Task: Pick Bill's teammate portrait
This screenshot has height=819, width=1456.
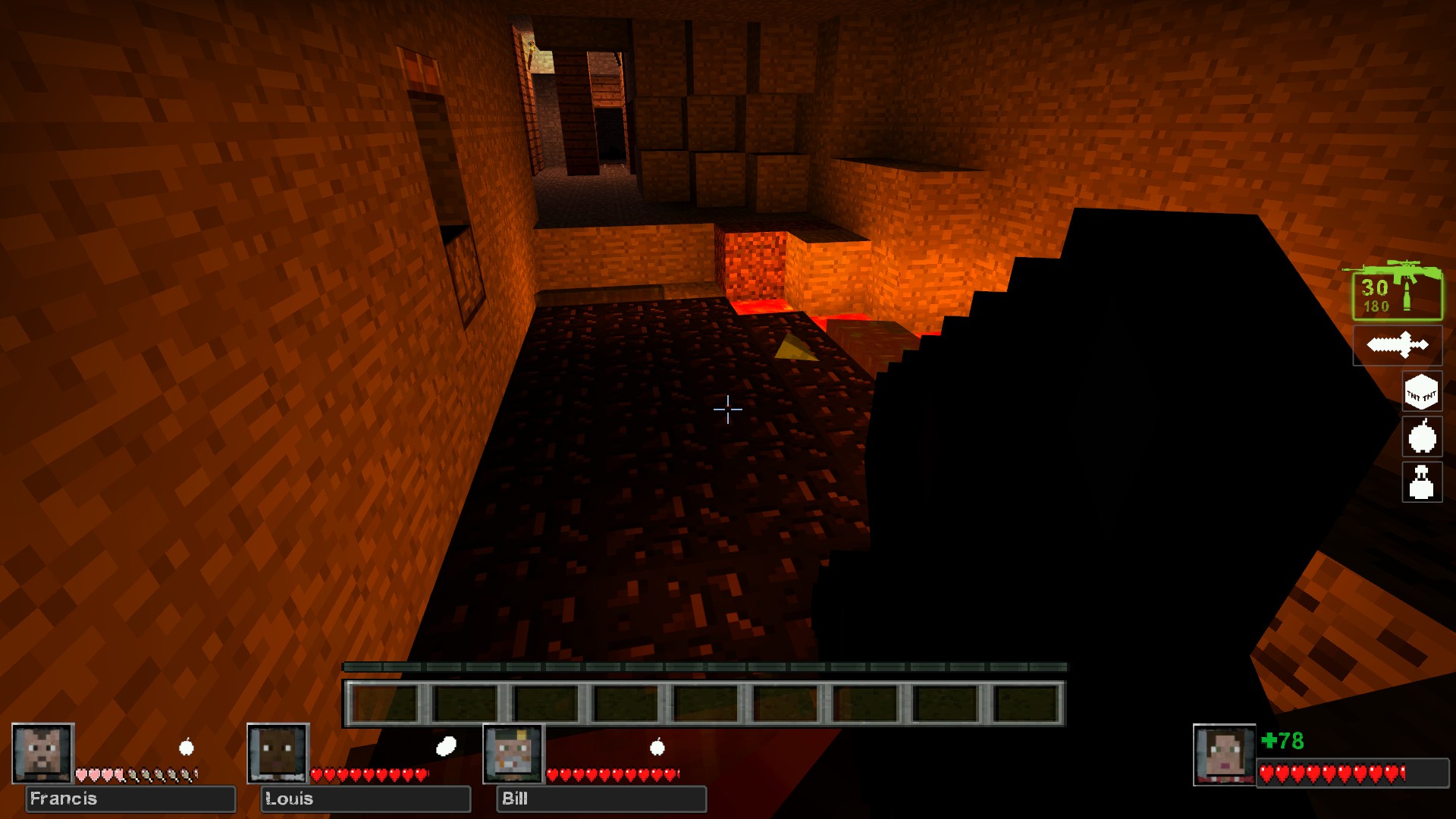Action: 513,753
